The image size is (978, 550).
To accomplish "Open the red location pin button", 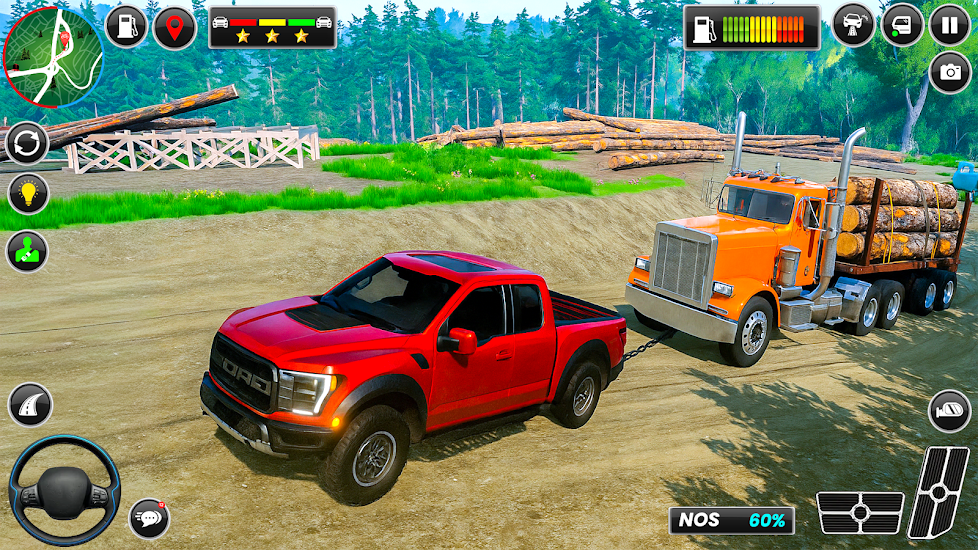I will coord(175,27).
